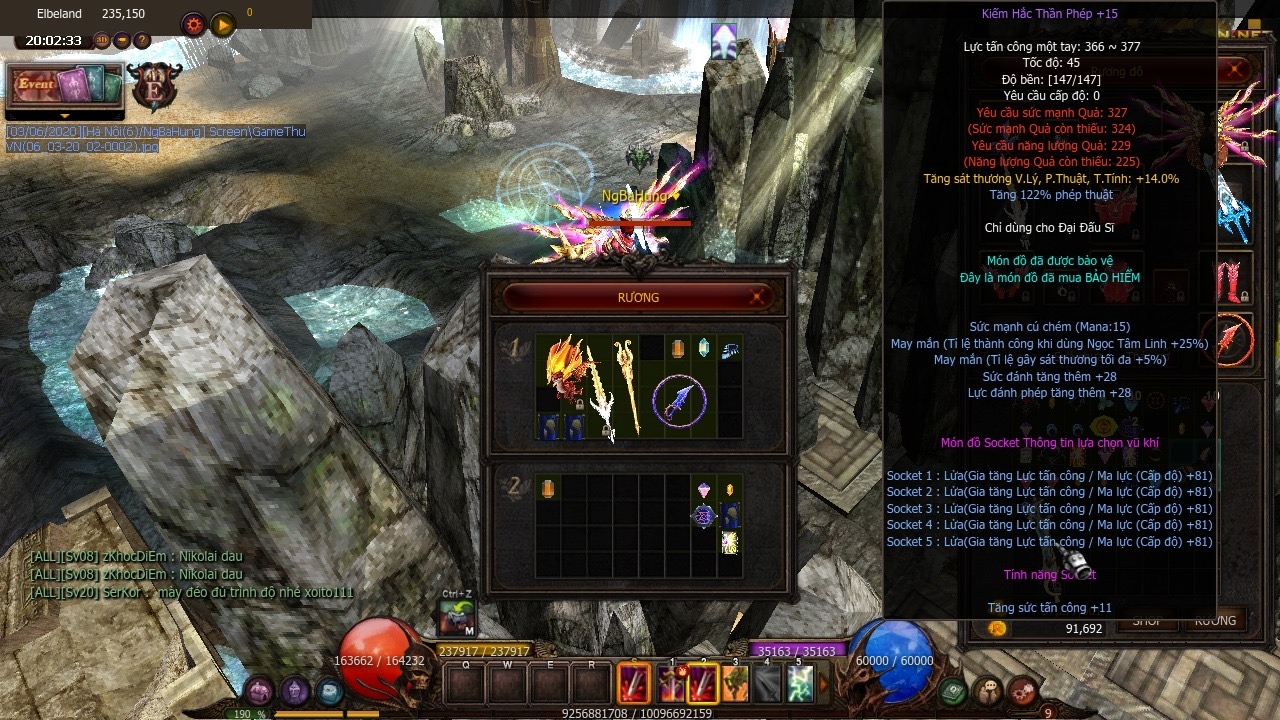Click the pet portrait marked M

click(457, 617)
